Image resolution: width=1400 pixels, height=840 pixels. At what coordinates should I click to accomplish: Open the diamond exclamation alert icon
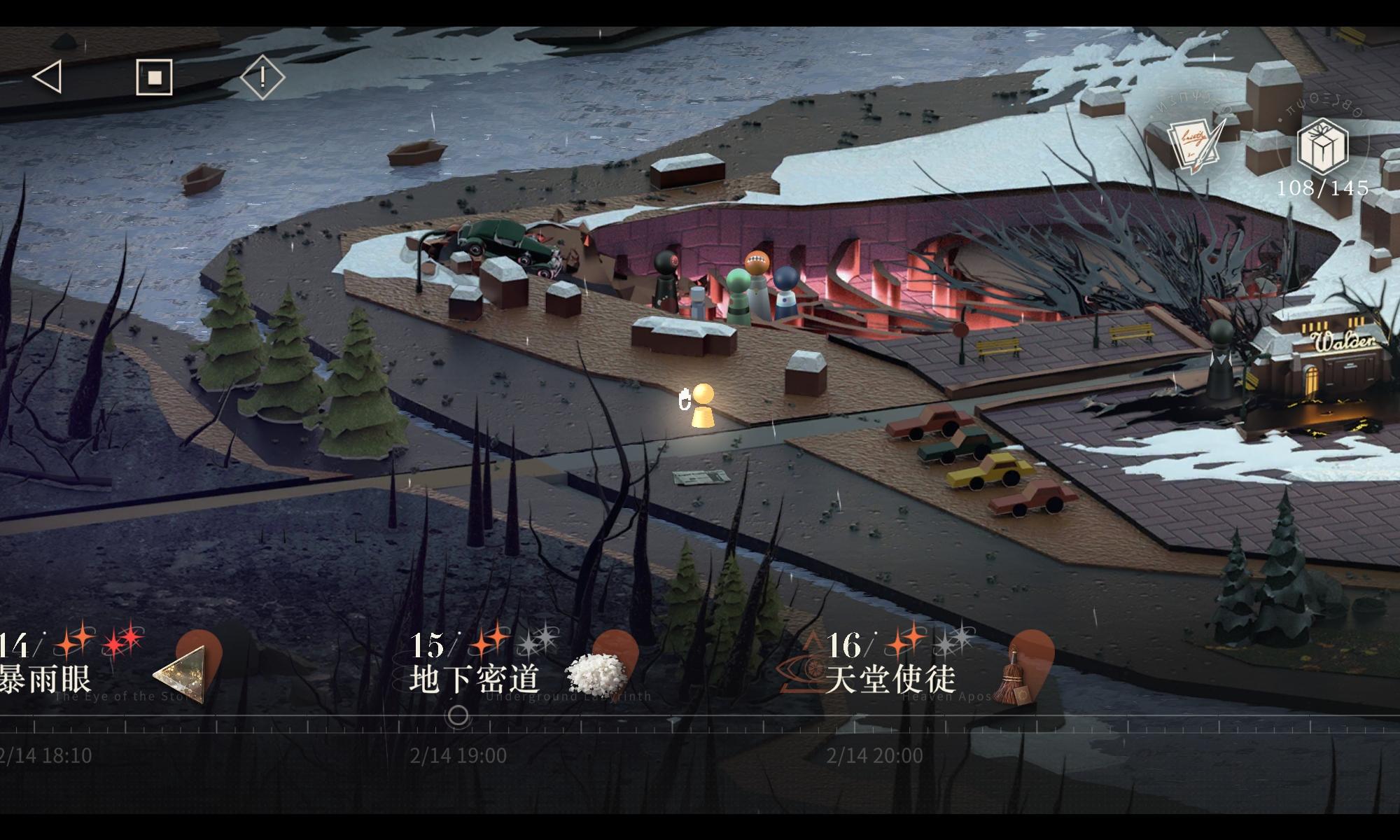click(262, 77)
